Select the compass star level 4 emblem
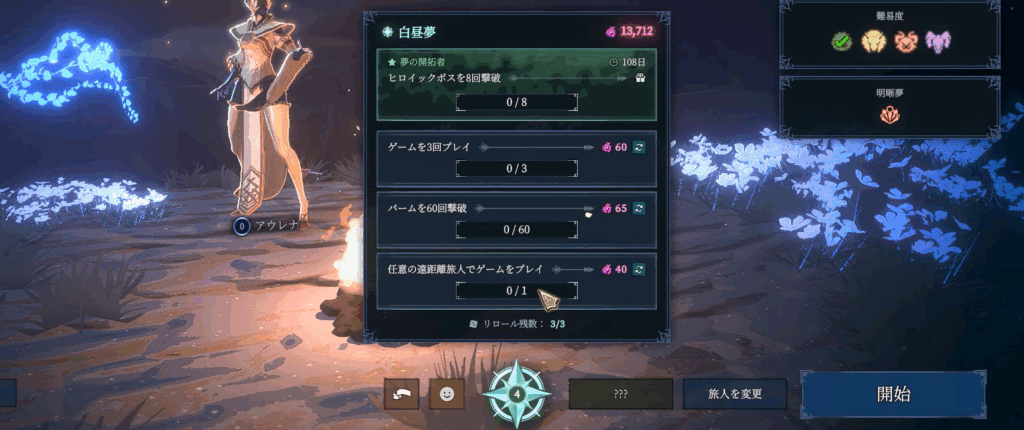The height and width of the screenshot is (430, 1024). pyautogui.click(x=516, y=394)
